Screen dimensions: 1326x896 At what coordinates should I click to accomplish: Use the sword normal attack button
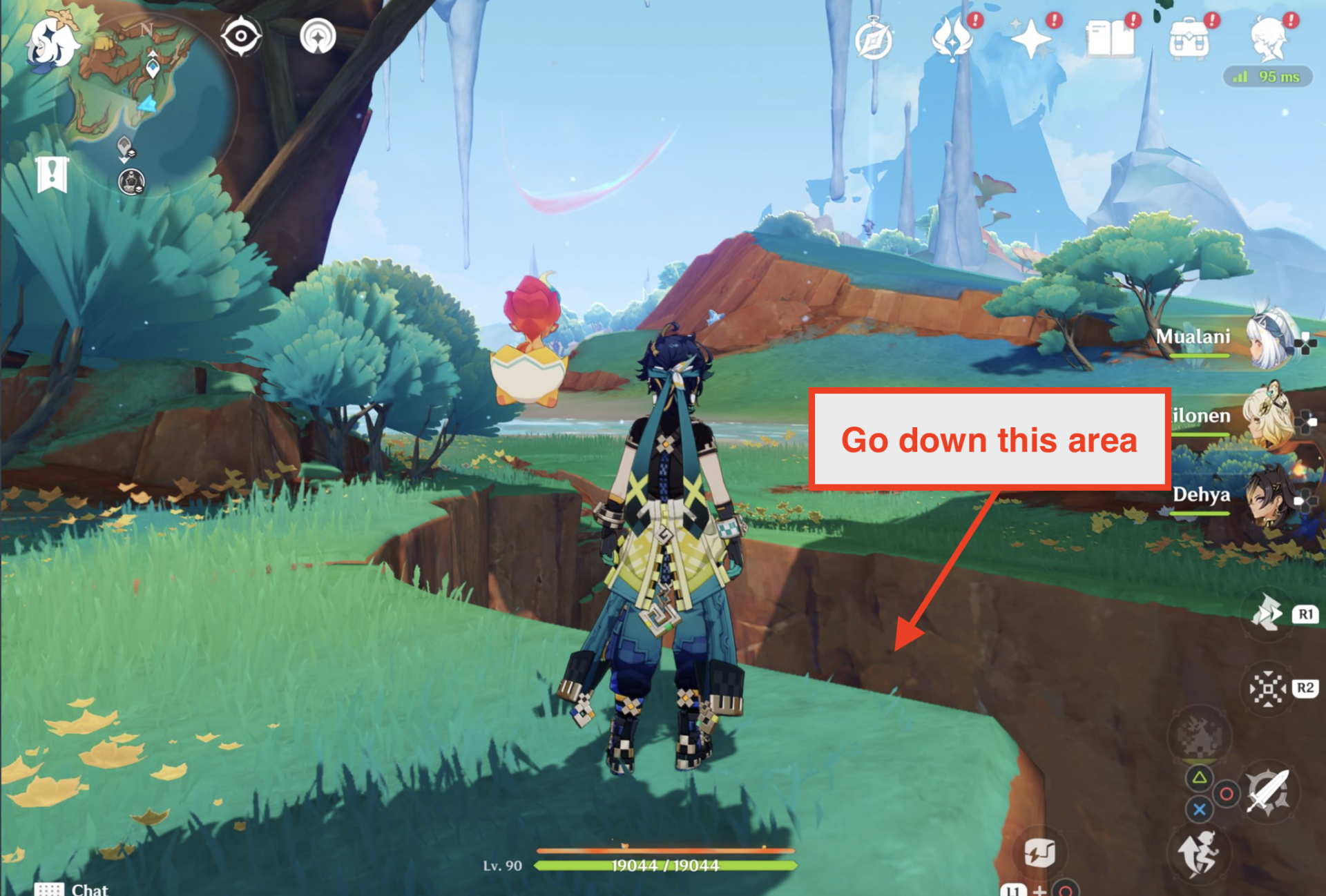coord(1268,792)
